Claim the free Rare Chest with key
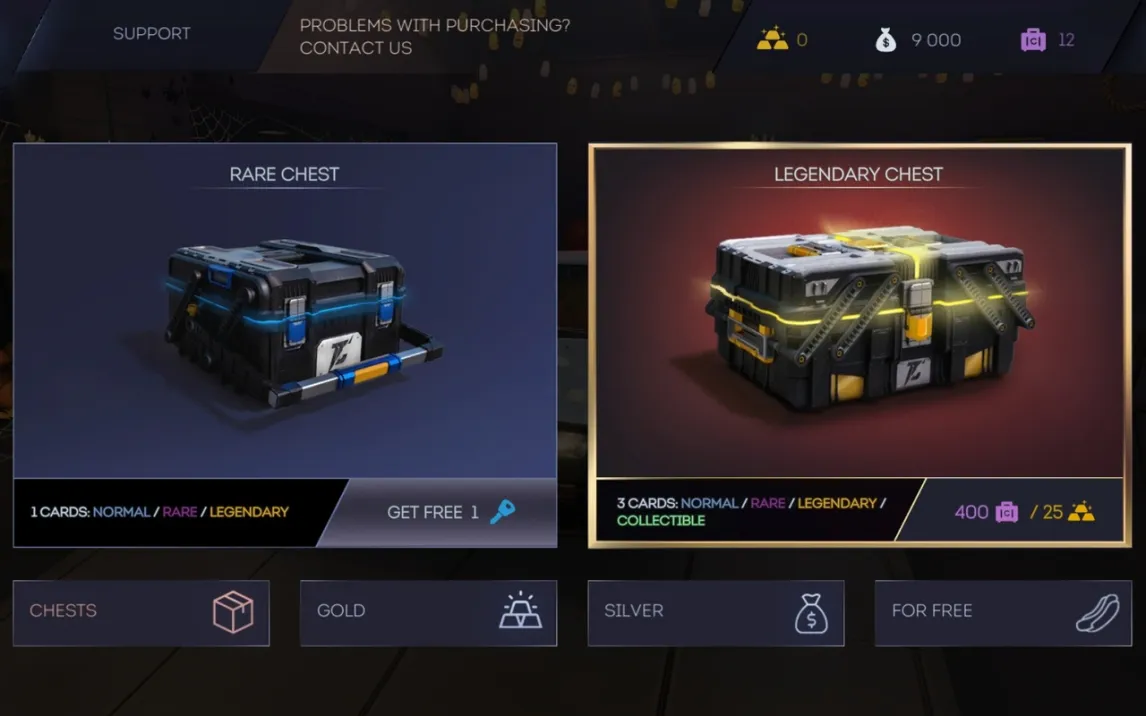This screenshot has width=1146, height=716. pyautogui.click(x=450, y=512)
